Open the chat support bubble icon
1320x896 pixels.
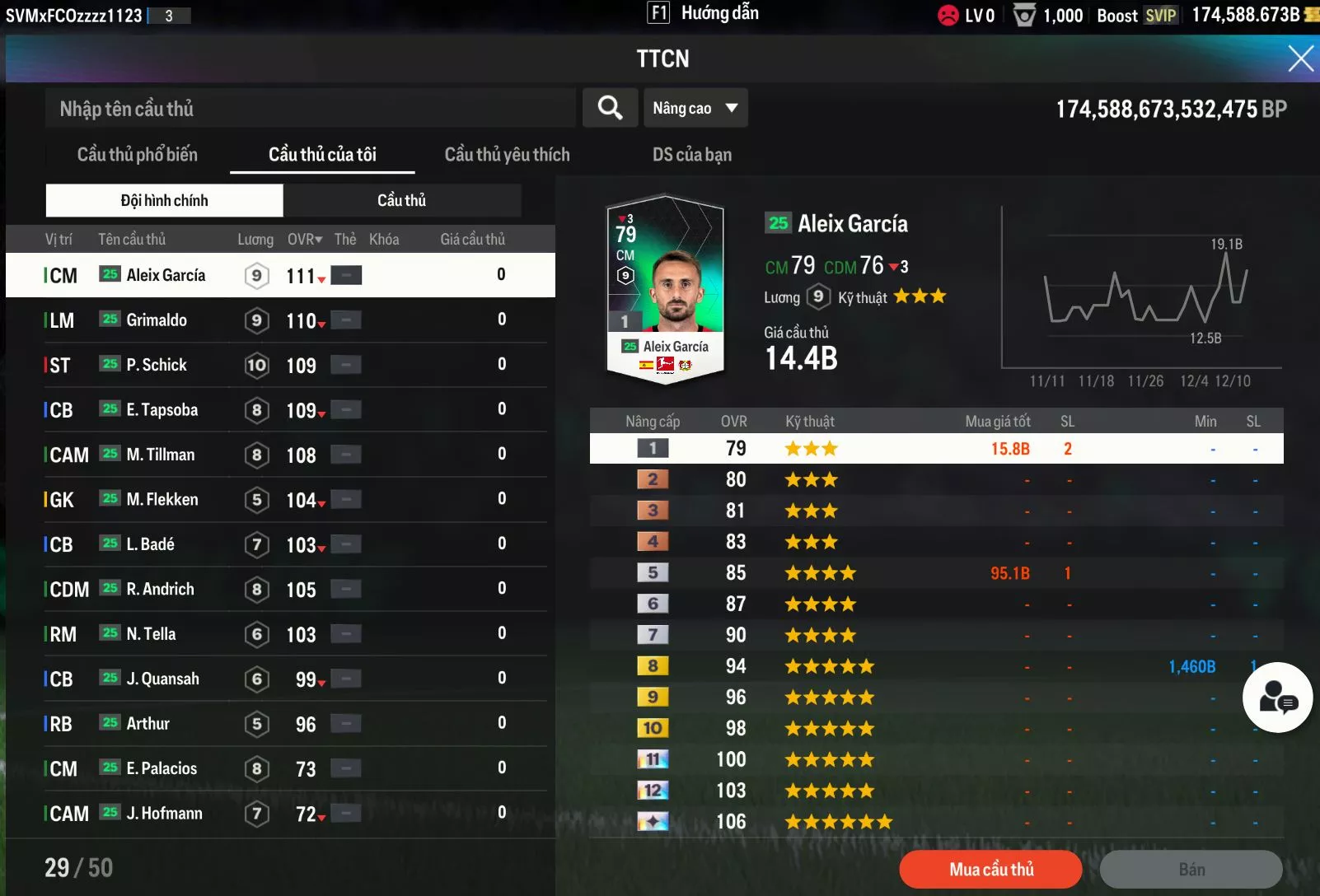[1277, 698]
